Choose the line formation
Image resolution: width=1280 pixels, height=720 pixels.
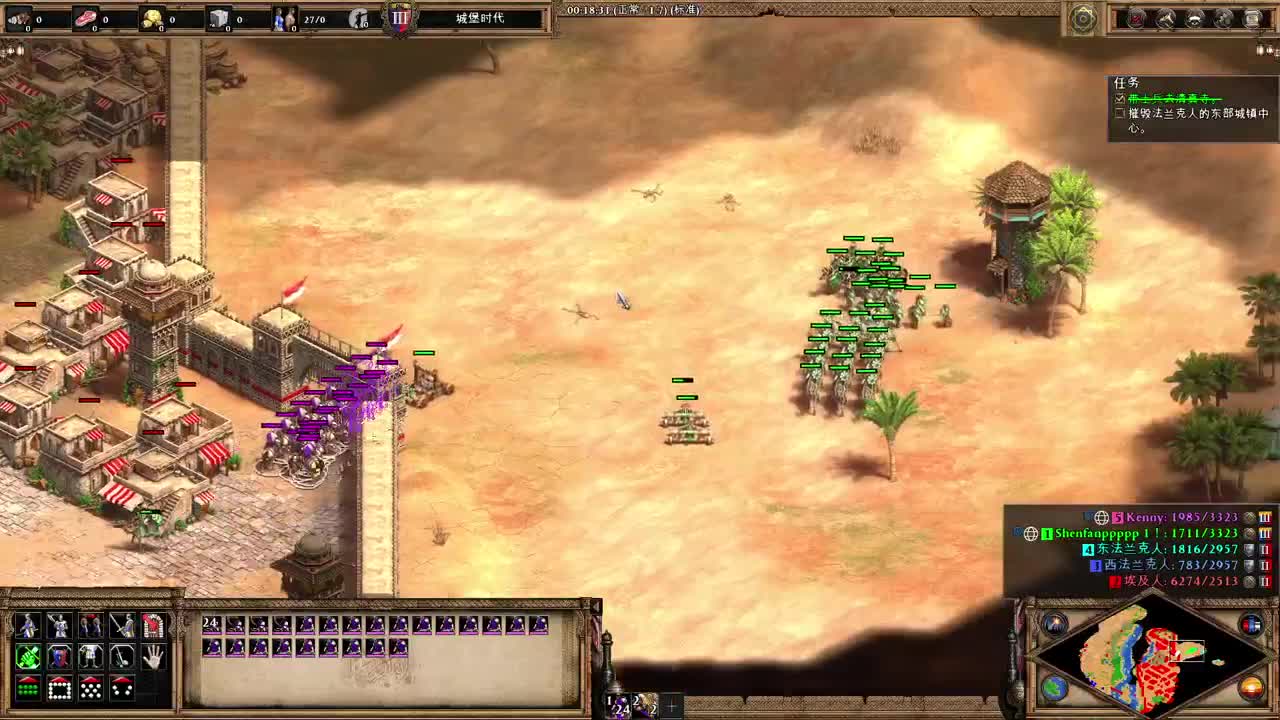click(28, 688)
